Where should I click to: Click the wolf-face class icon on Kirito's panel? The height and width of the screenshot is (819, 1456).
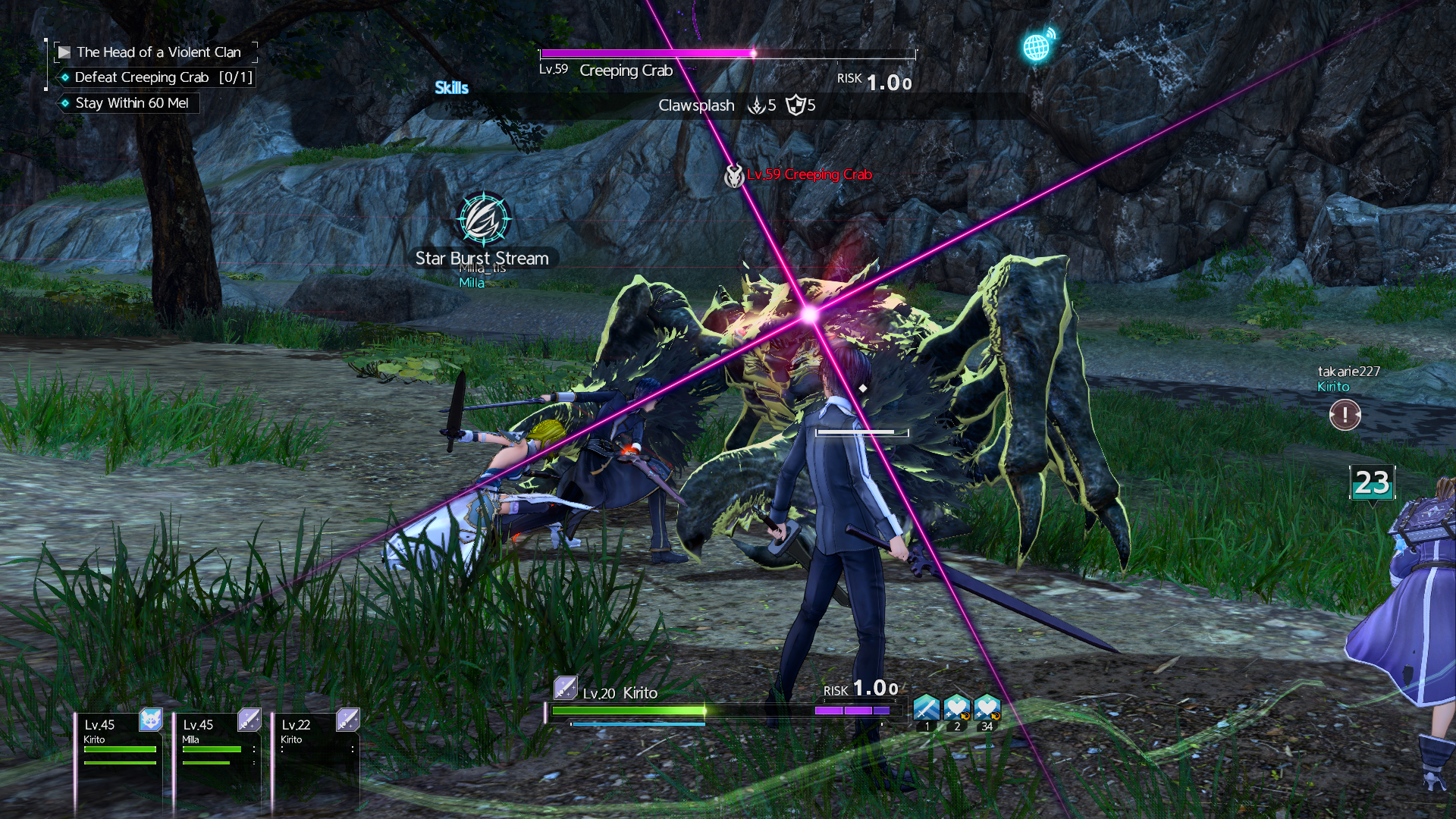(x=151, y=720)
